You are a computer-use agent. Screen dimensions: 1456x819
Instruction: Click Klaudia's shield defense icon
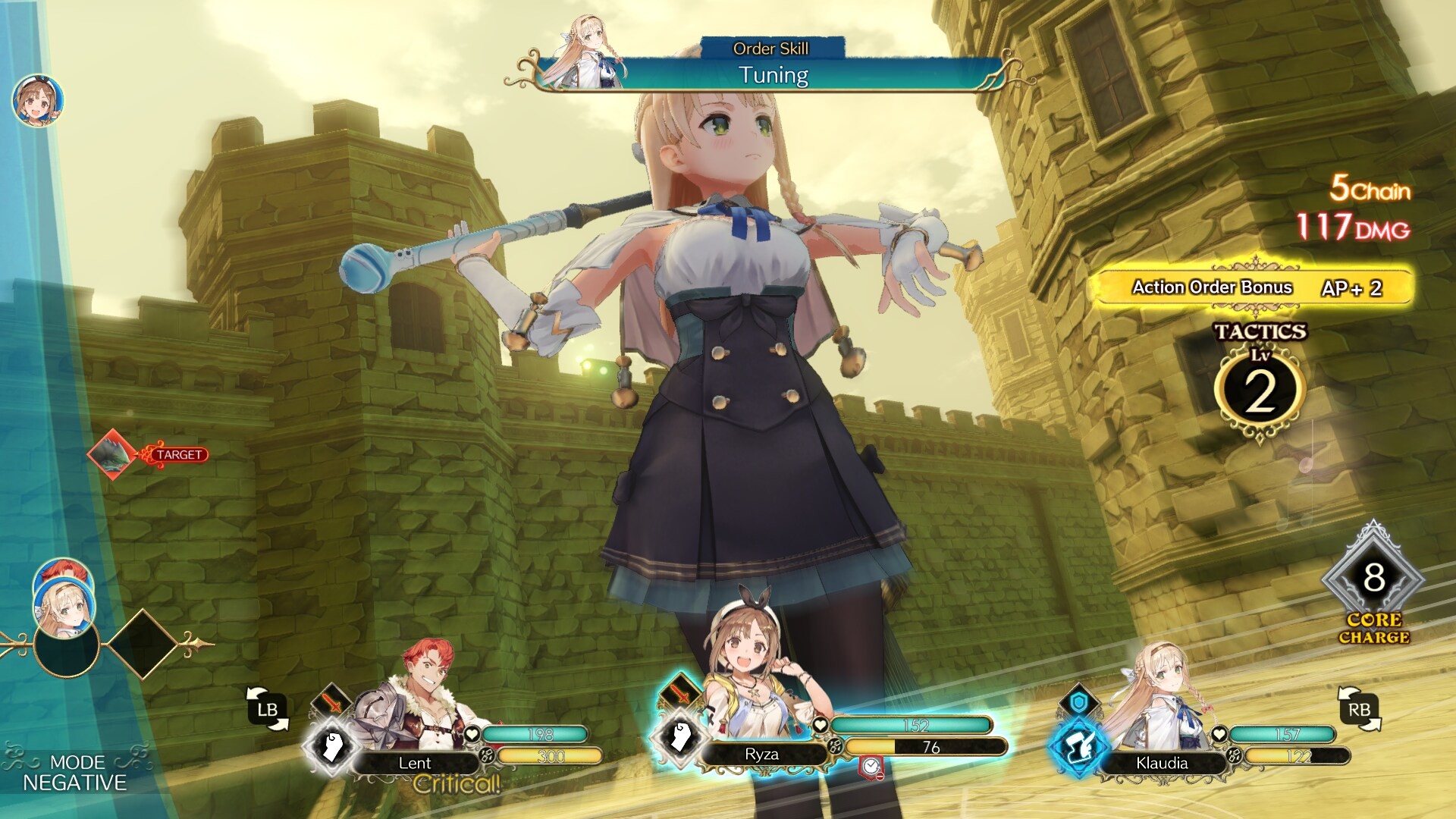pyautogui.click(x=1079, y=702)
